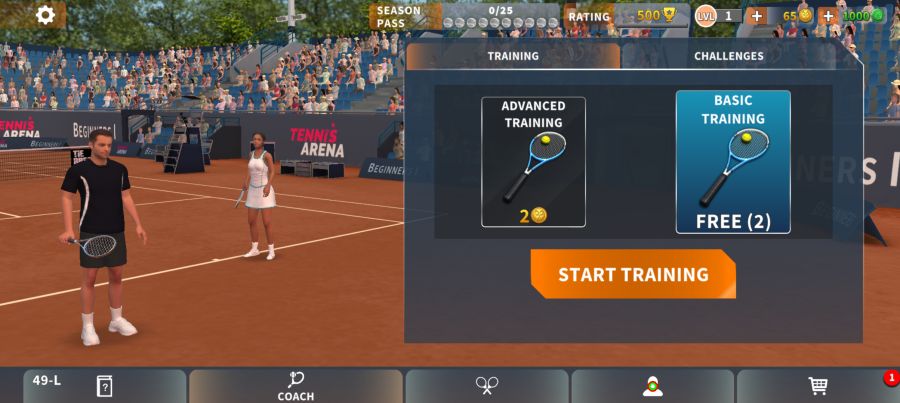Screen dimensions: 900x403
Task: Open the settings gear menu
Action: pos(45,15)
